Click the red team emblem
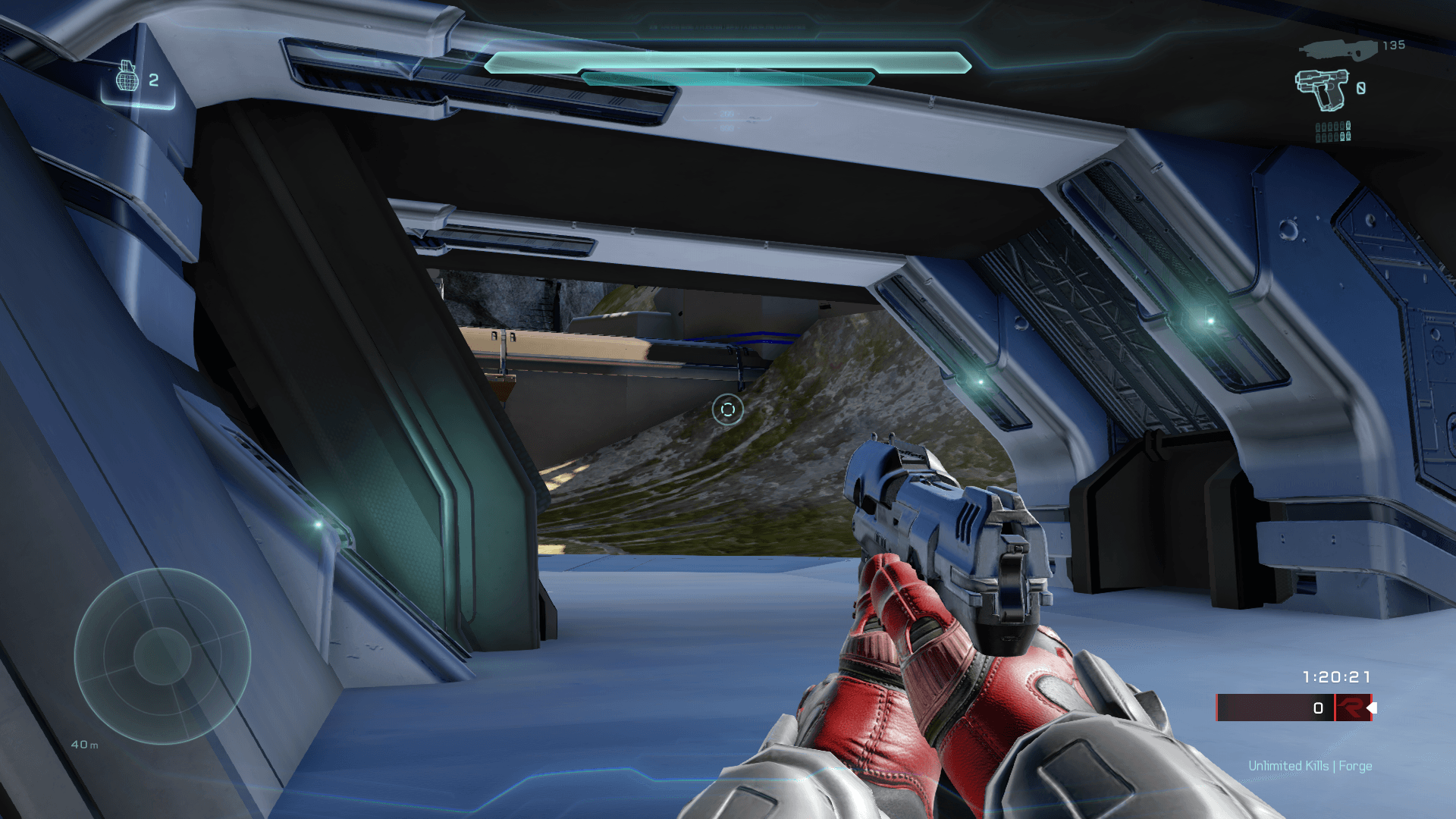 [1352, 708]
